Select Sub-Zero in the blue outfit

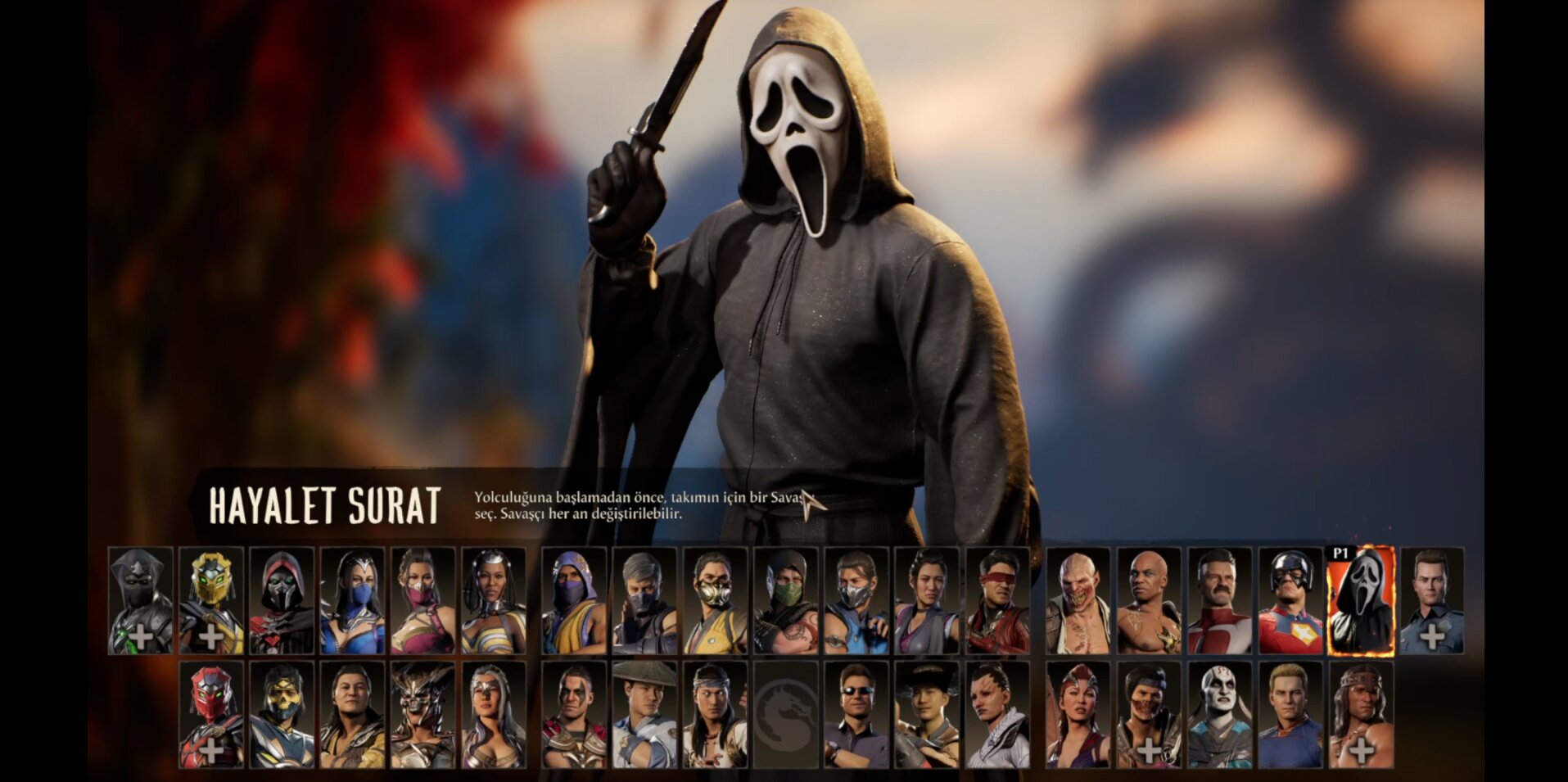[855, 601]
